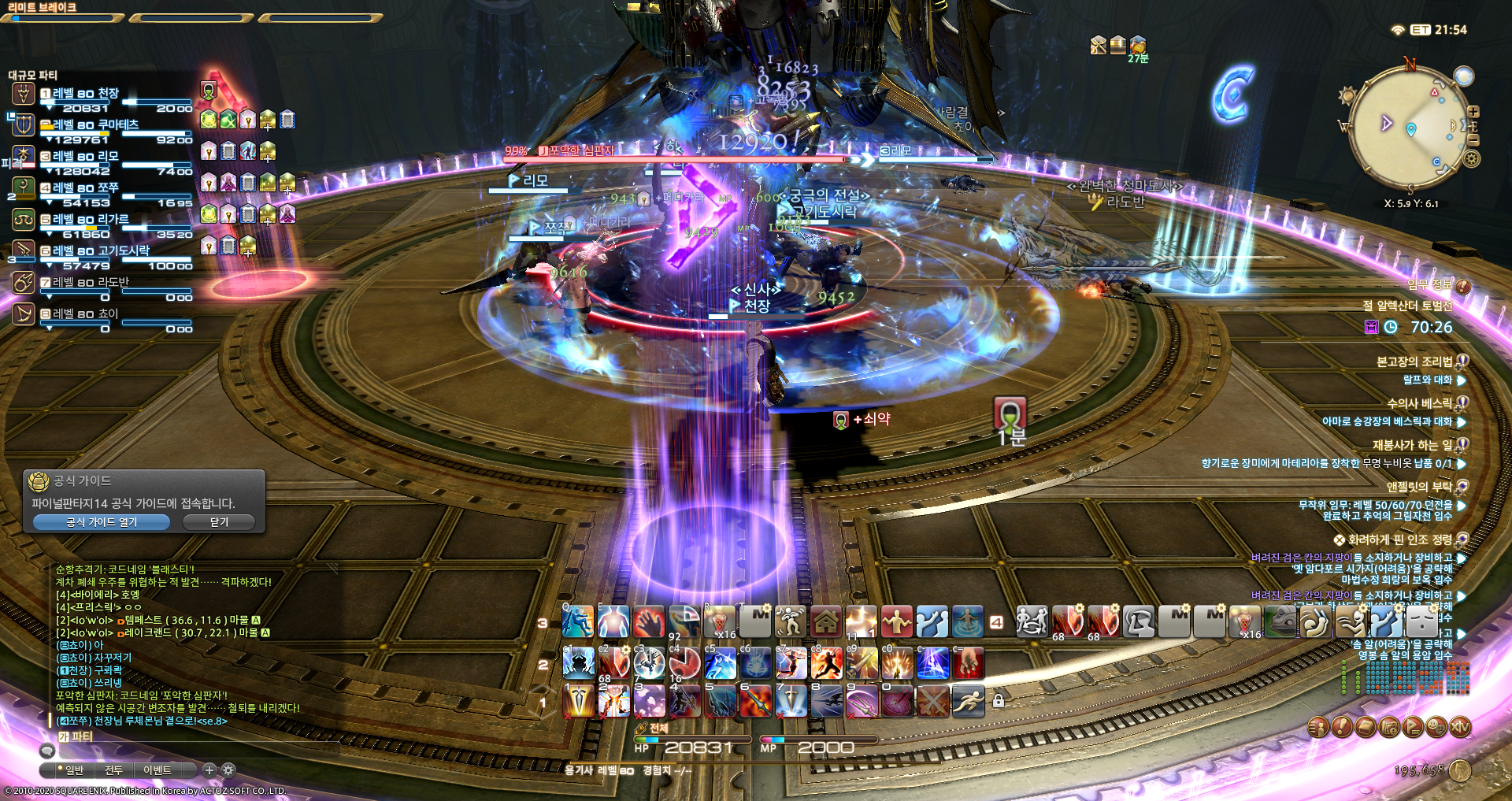Screen dimensions: 1512x801
Task: Select party member 쿠마테츠 in party list
Action: pos(96,124)
